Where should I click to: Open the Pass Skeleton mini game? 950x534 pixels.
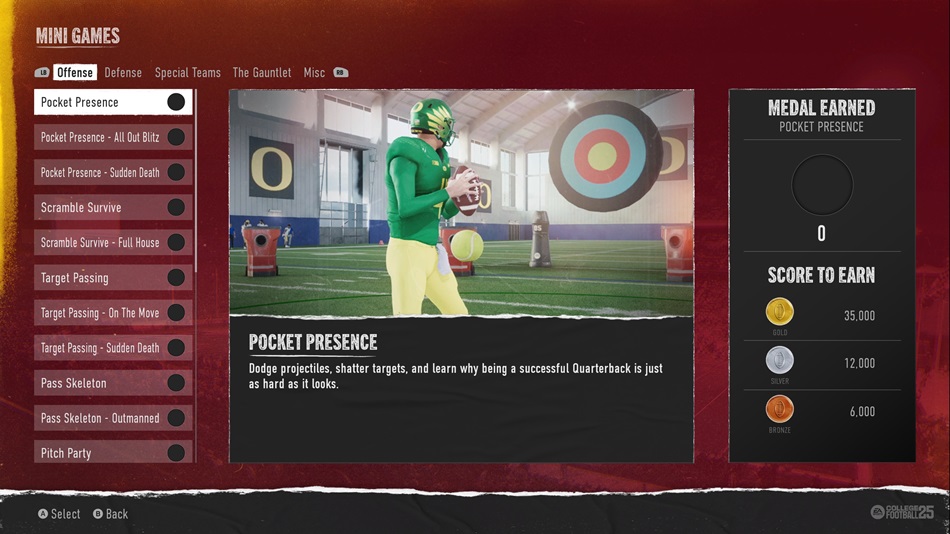[x=113, y=383]
